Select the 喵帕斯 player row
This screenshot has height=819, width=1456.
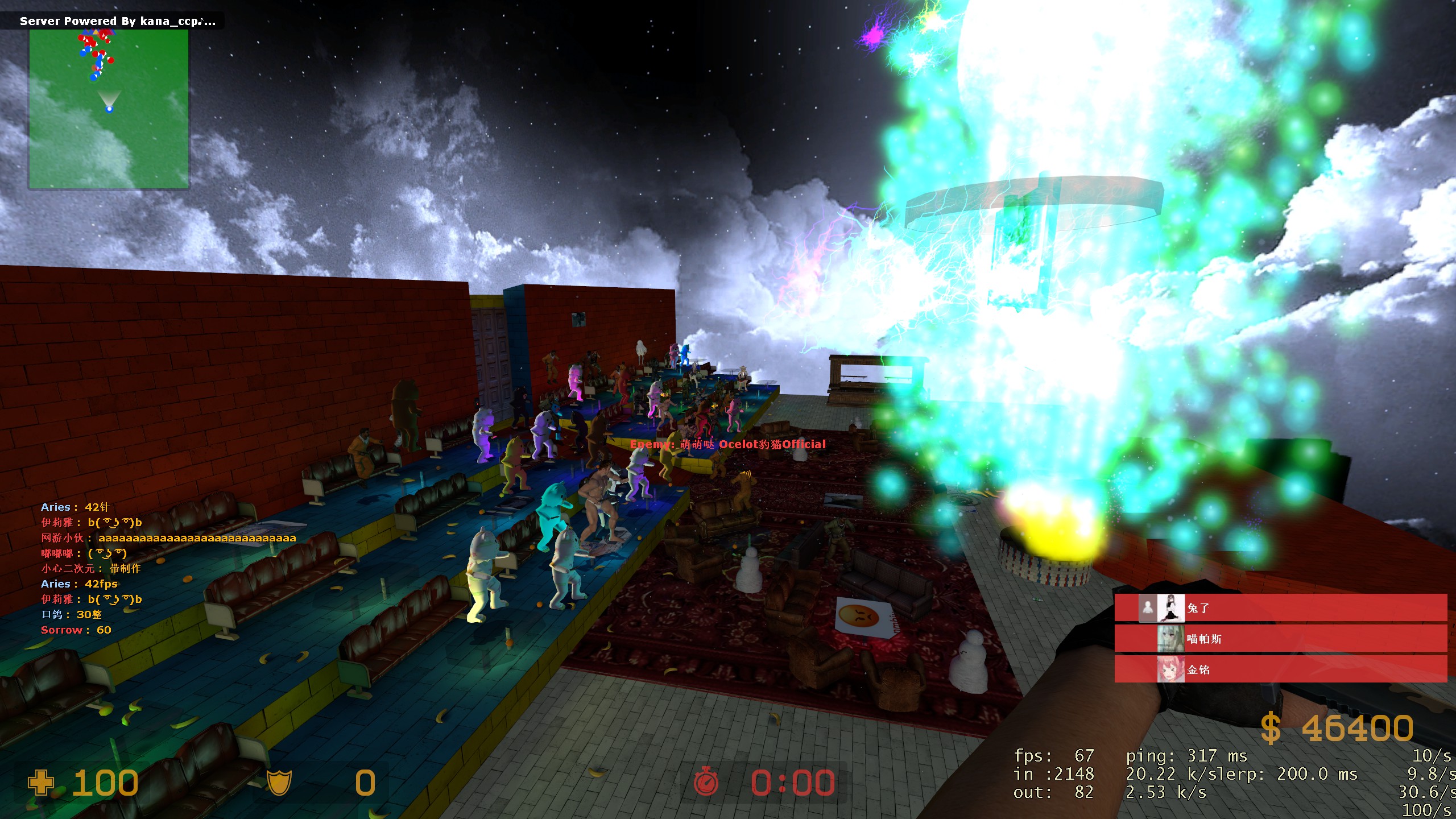1280,639
